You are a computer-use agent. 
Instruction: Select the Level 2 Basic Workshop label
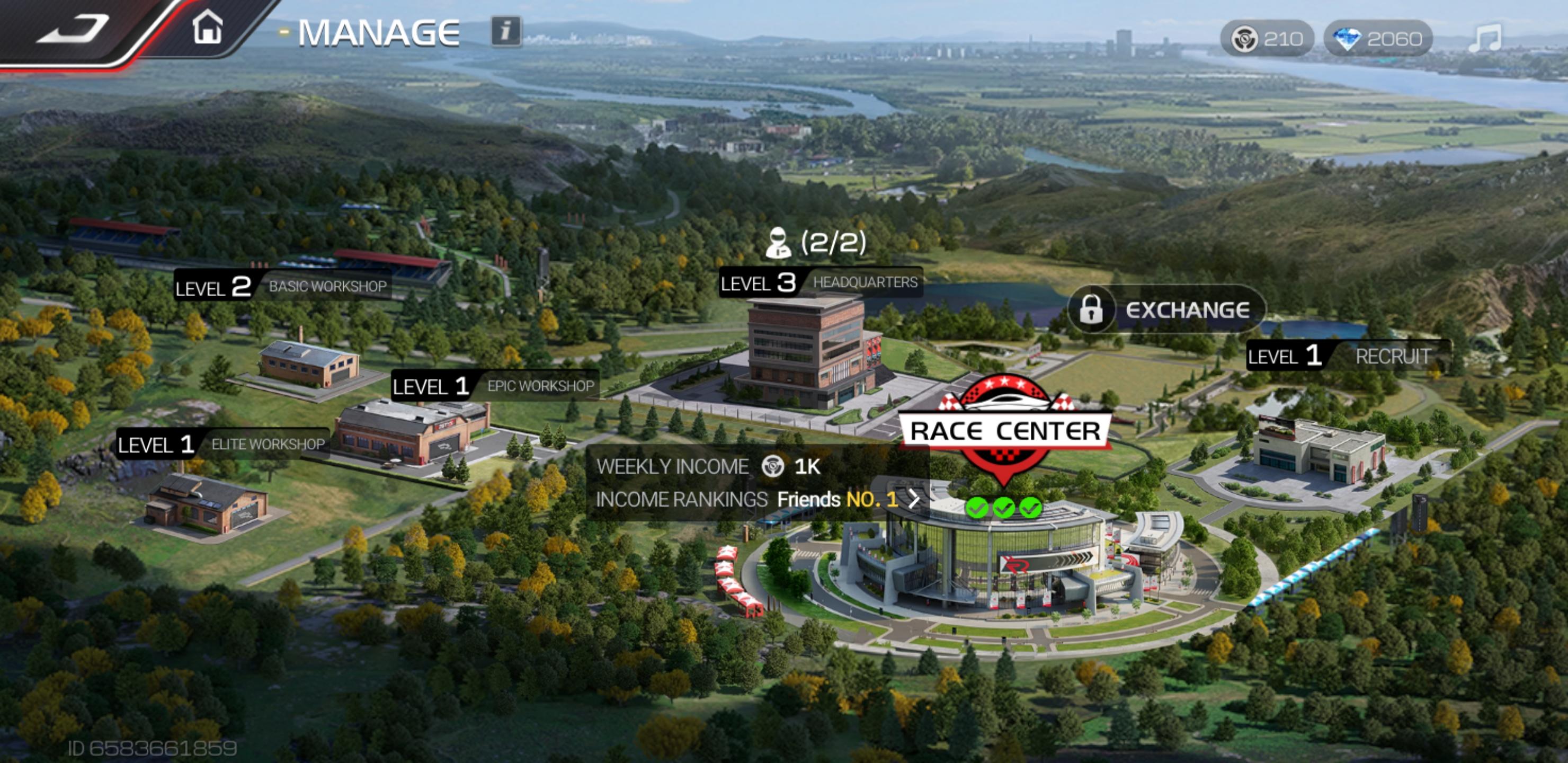click(282, 286)
